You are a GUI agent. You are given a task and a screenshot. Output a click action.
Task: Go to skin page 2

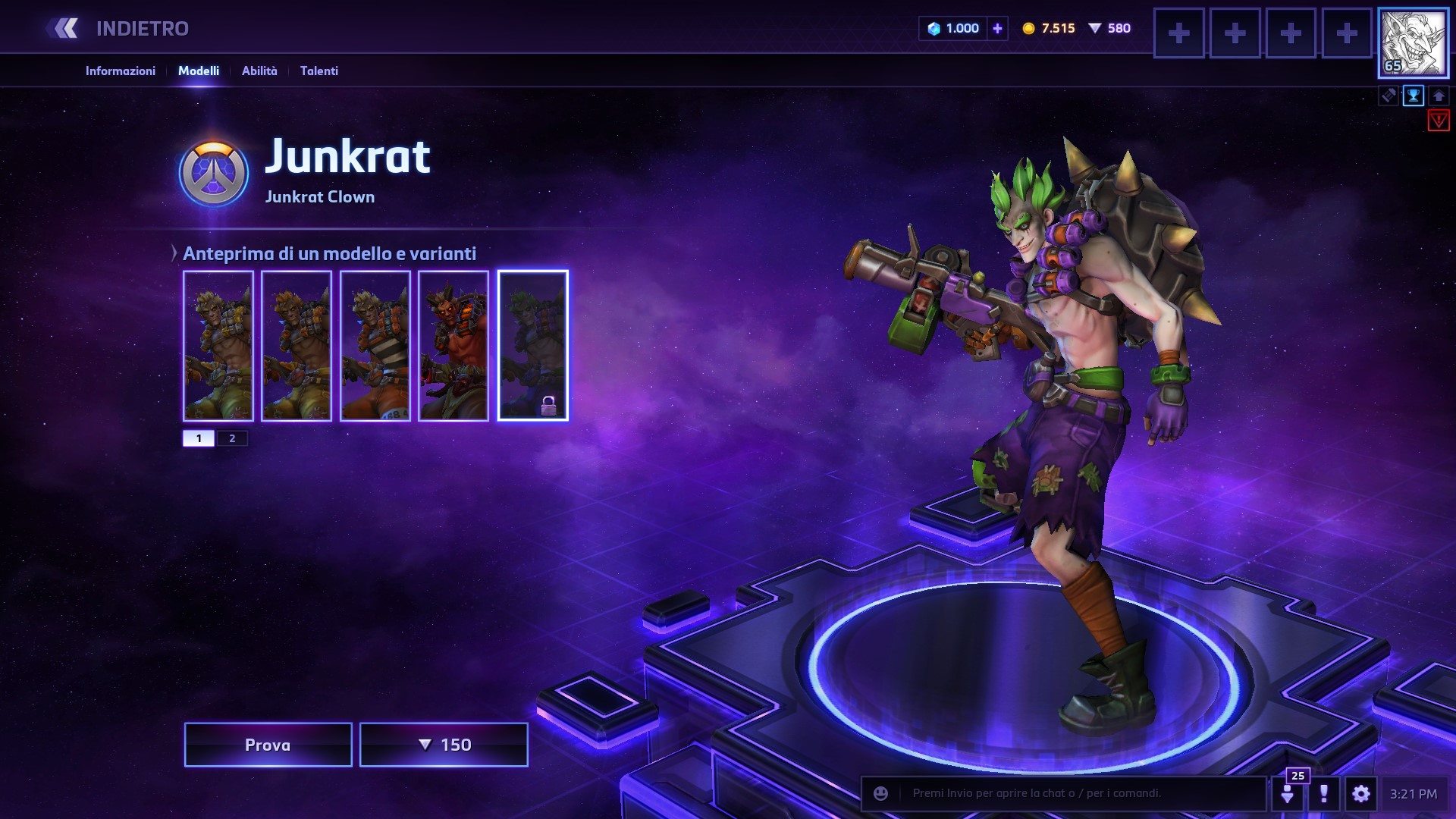[x=232, y=438]
